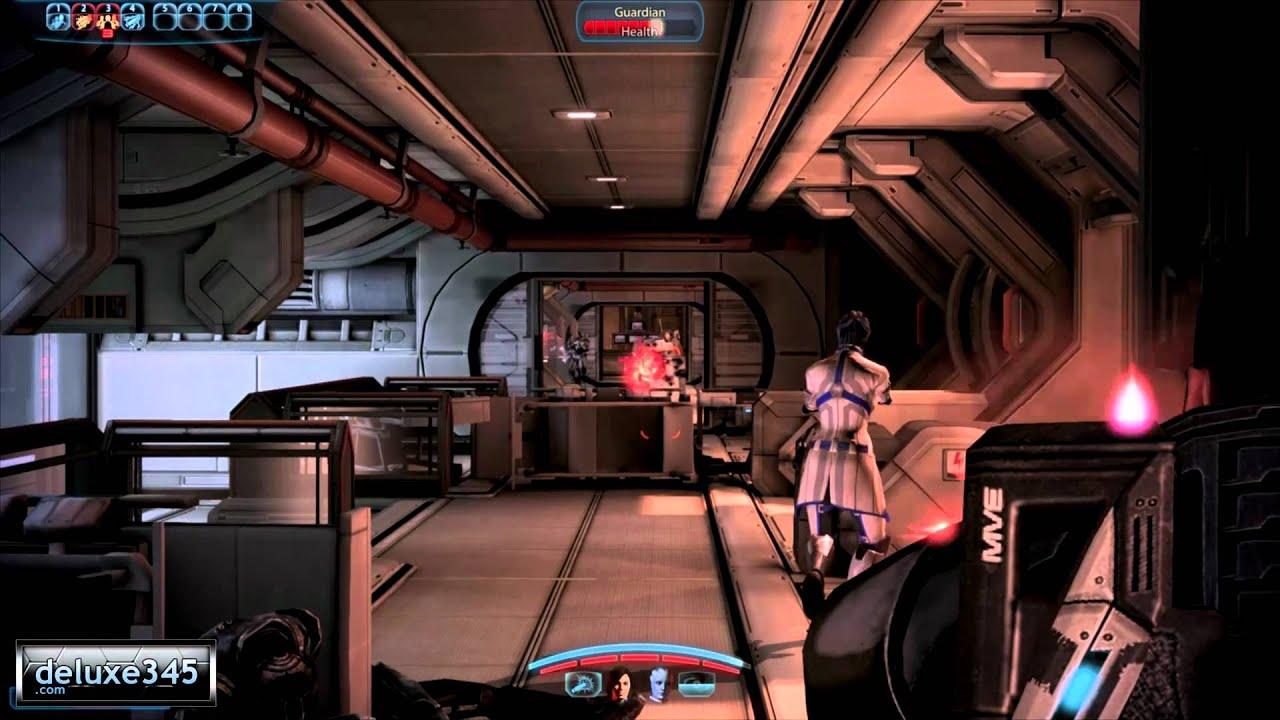Select the grenade burst icon beside squad portraits
This screenshot has width=1280, height=720.
(582, 683)
